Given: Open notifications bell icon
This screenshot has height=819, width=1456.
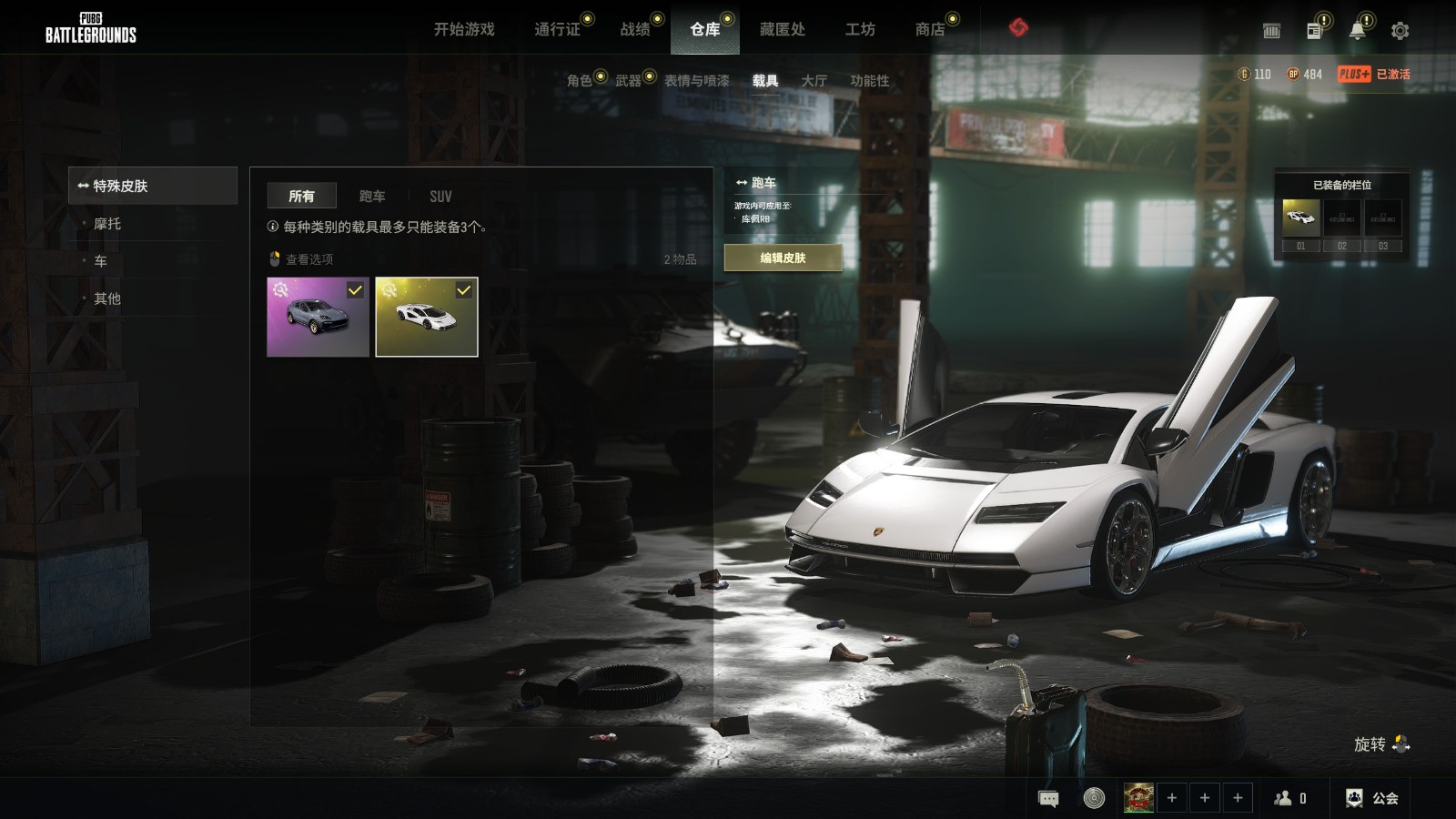Looking at the screenshot, I should (1357, 31).
